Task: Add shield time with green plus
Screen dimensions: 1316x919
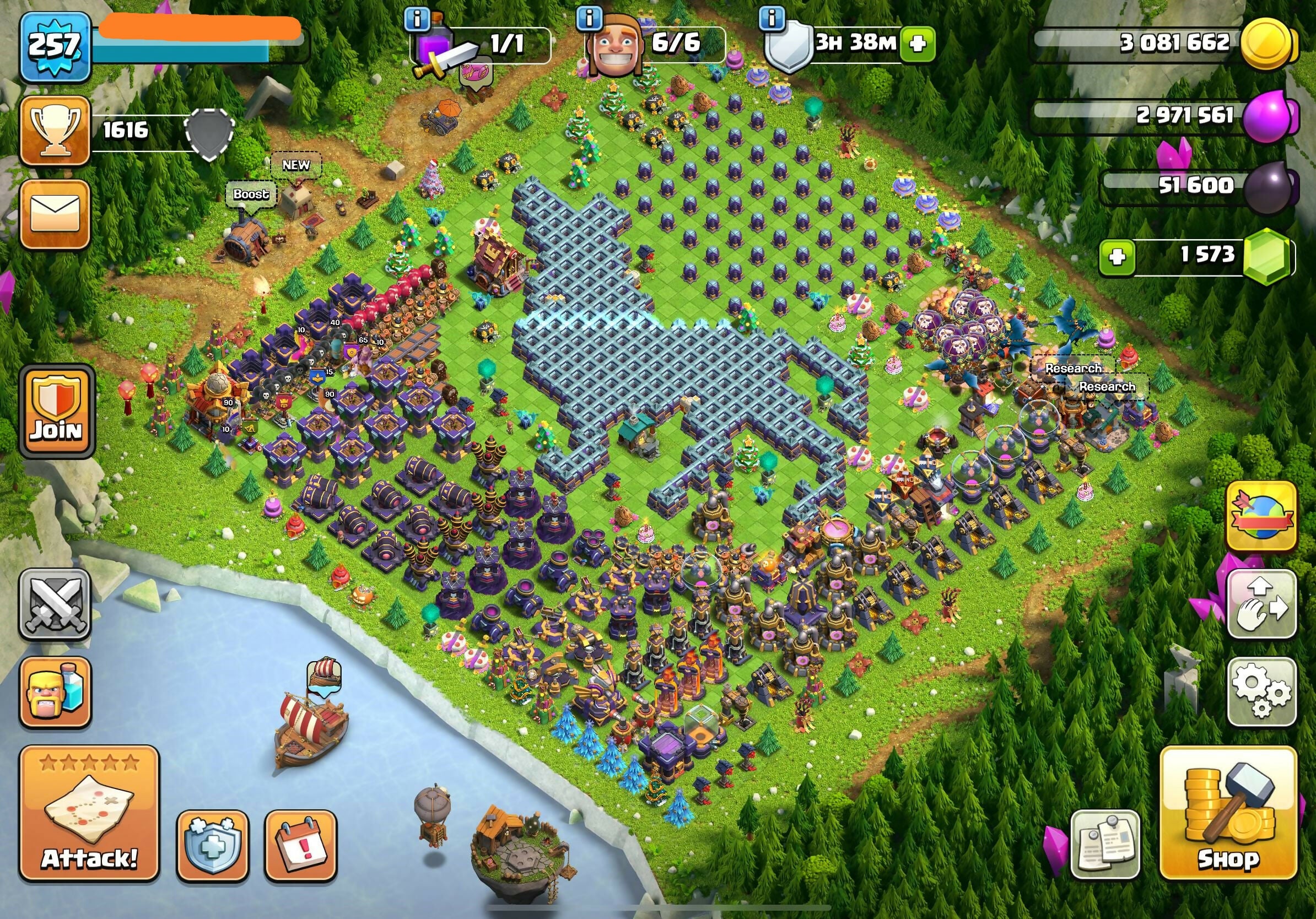Action: coord(917,44)
